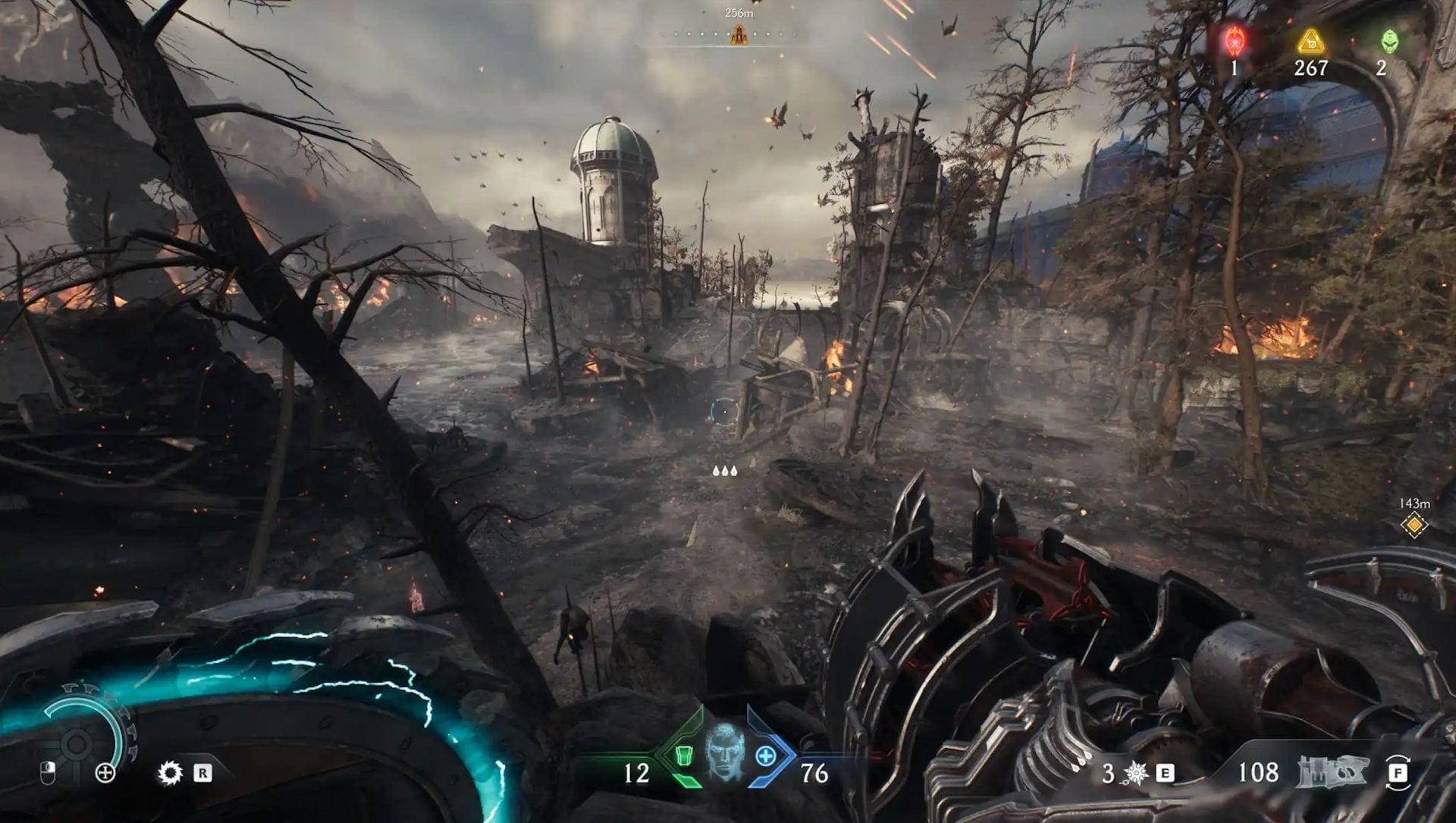This screenshot has width=1456, height=823.
Task: Select the green Slayer helmet lives icon
Action: (x=1389, y=41)
